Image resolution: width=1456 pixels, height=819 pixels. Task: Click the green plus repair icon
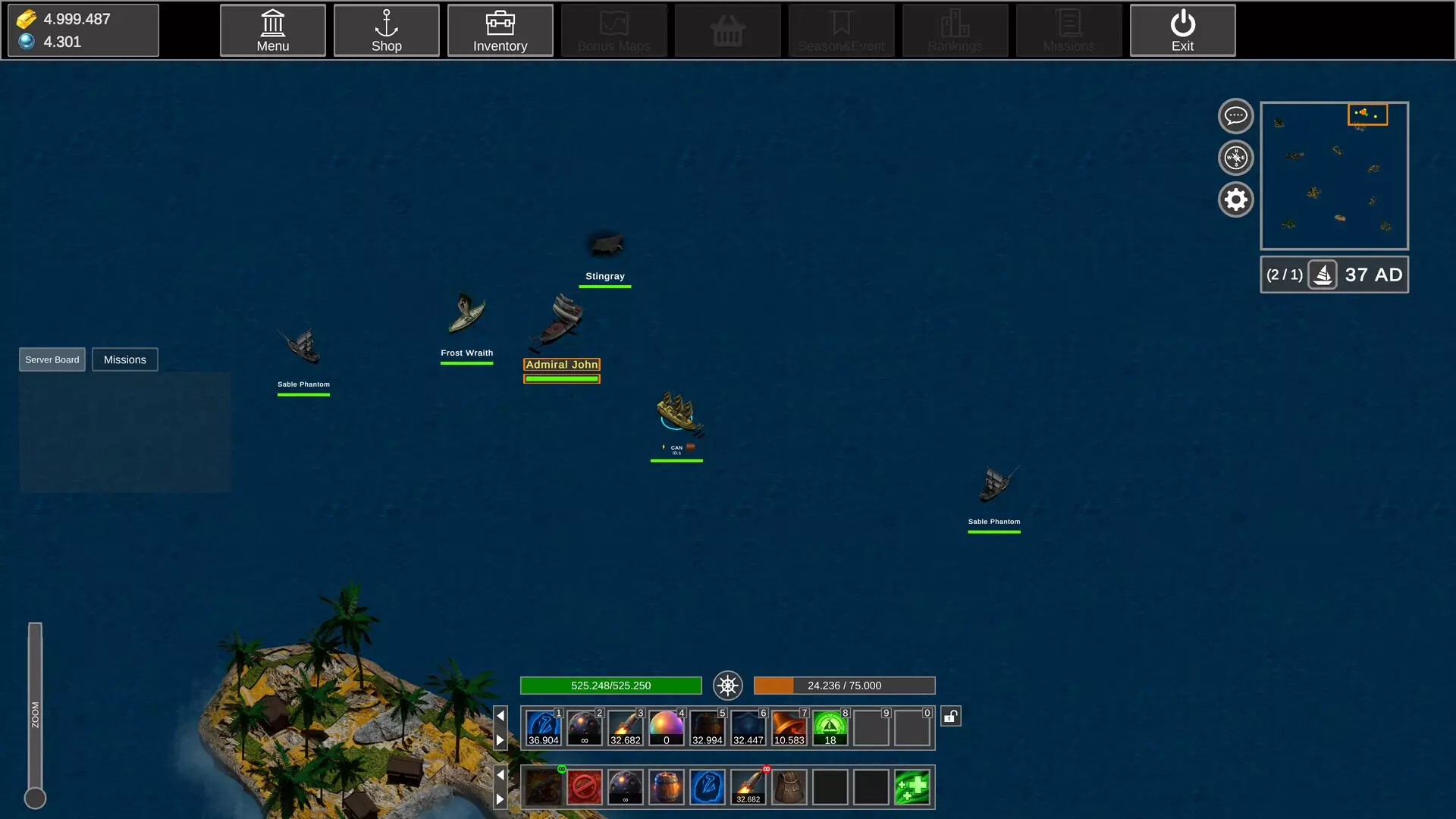pyautogui.click(x=912, y=787)
